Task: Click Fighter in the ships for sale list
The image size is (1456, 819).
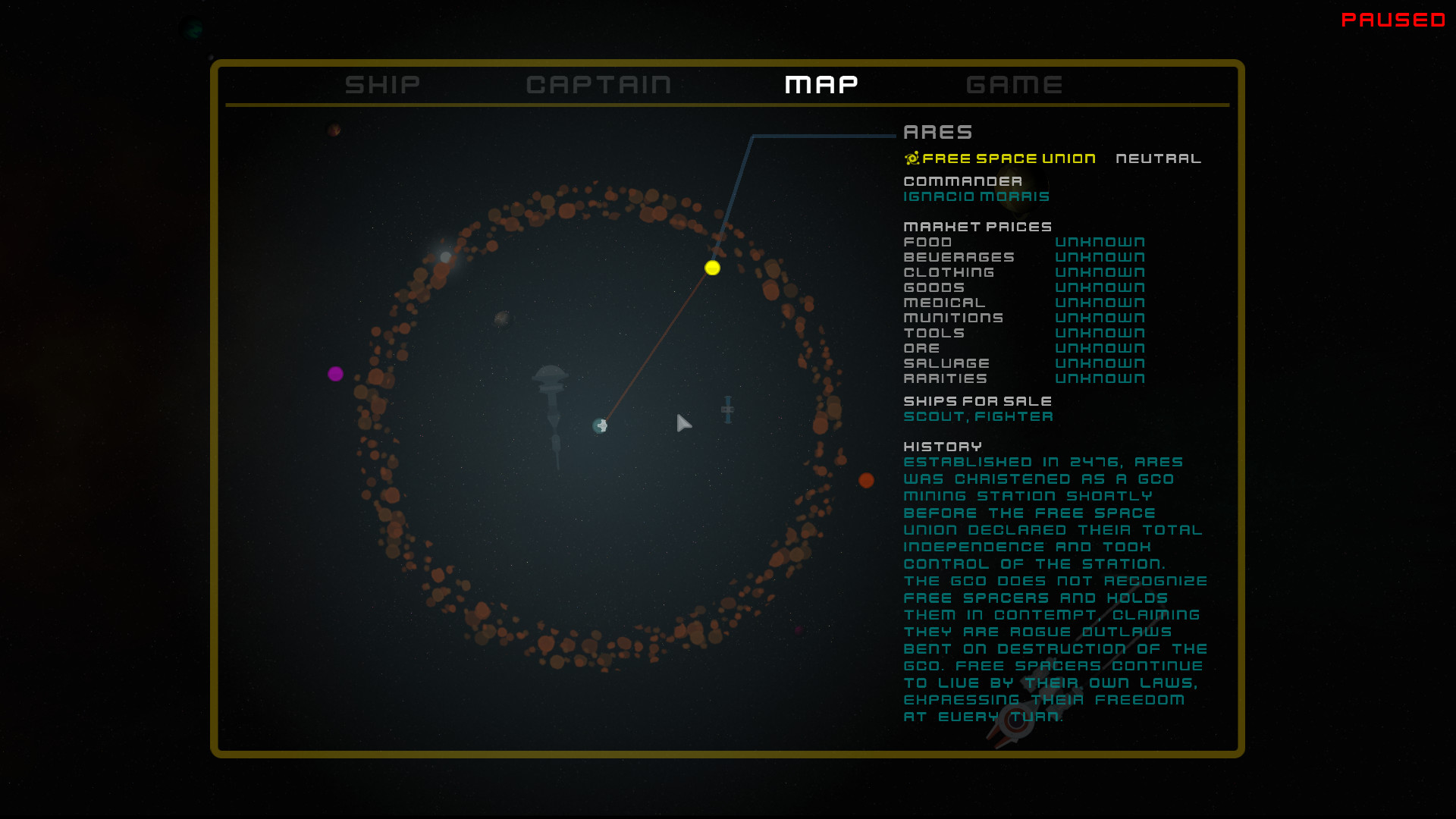Action: click(x=1012, y=416)
